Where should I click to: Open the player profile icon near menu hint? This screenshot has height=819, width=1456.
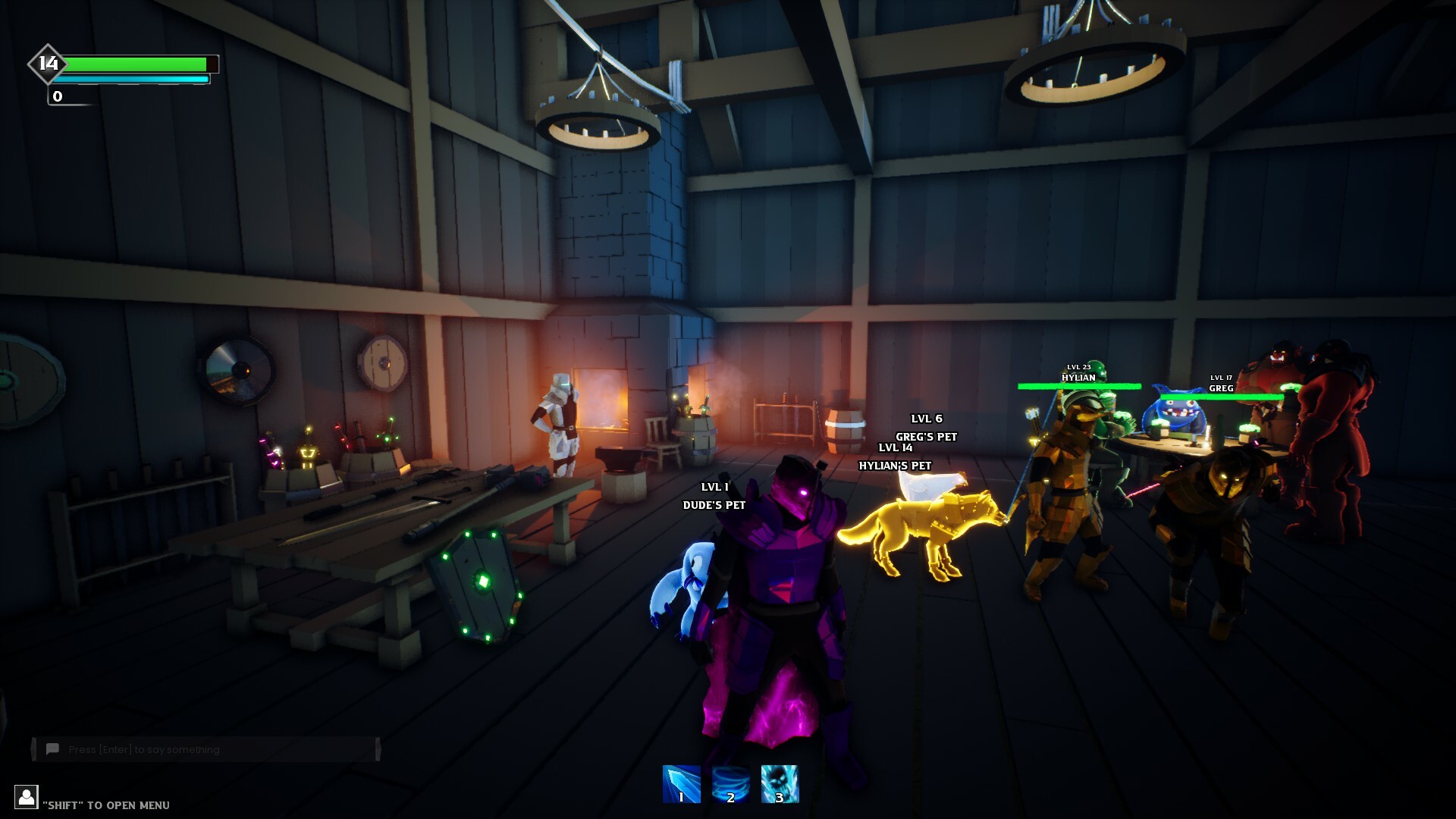coord(27,797)
